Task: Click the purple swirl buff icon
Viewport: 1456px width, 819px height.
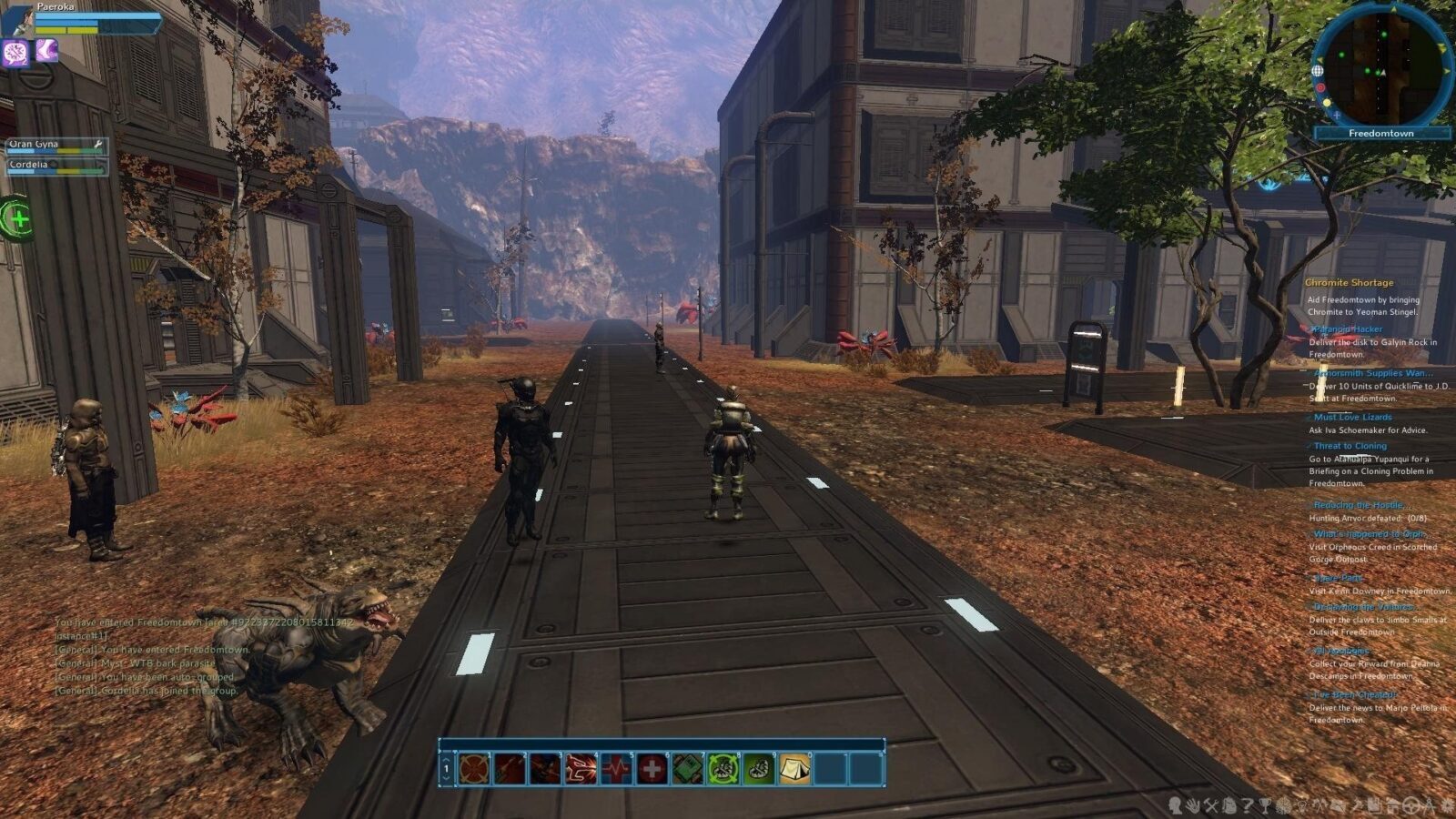Action: pyautogui.click(x=15, y=53)
